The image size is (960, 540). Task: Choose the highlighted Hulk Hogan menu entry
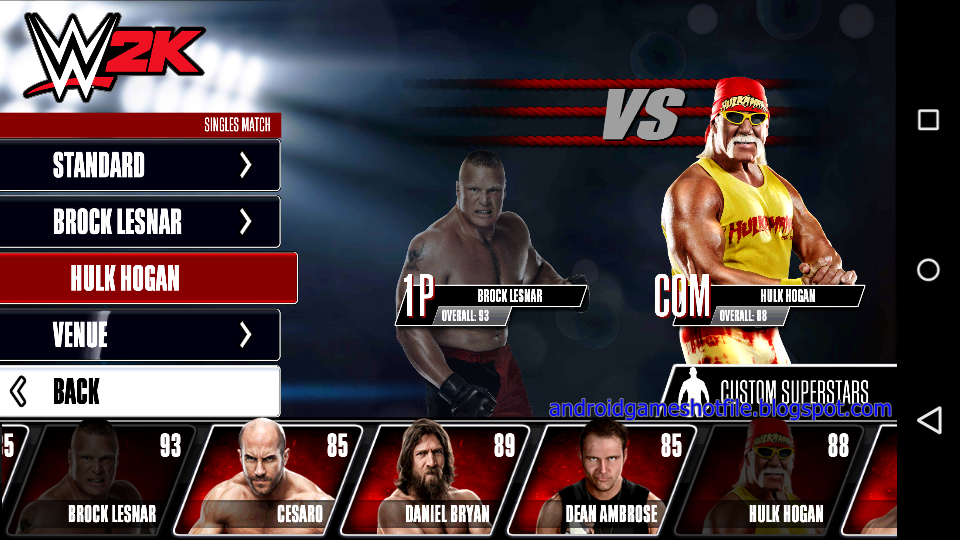(148, 278)
